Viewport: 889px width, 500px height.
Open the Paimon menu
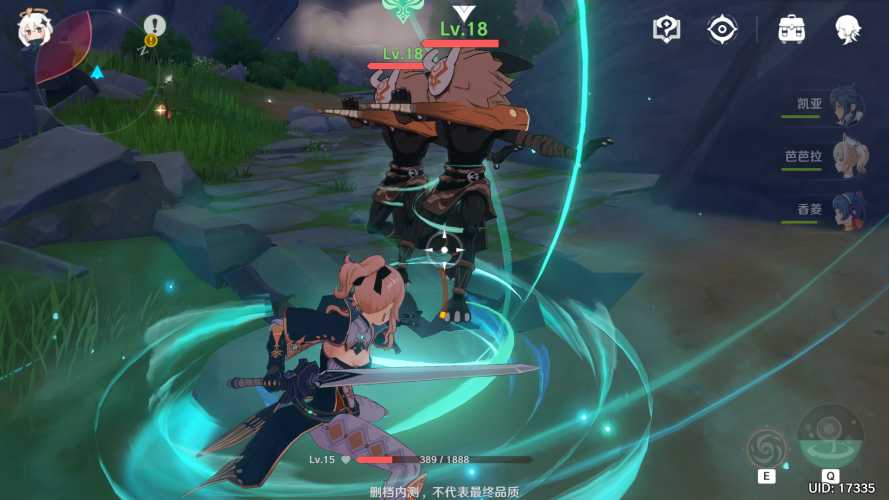click(x=30, y=29)
